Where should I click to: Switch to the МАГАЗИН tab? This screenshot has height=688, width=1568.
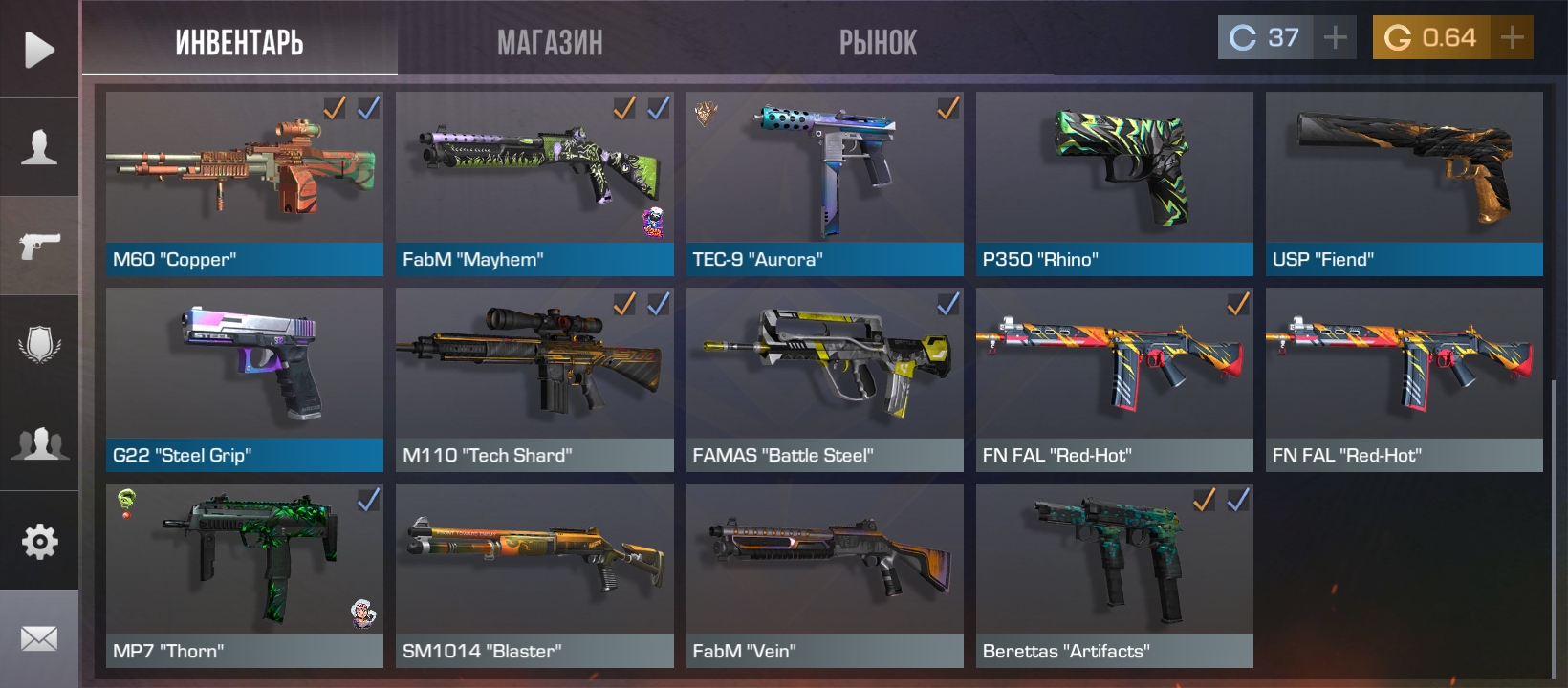550,42
